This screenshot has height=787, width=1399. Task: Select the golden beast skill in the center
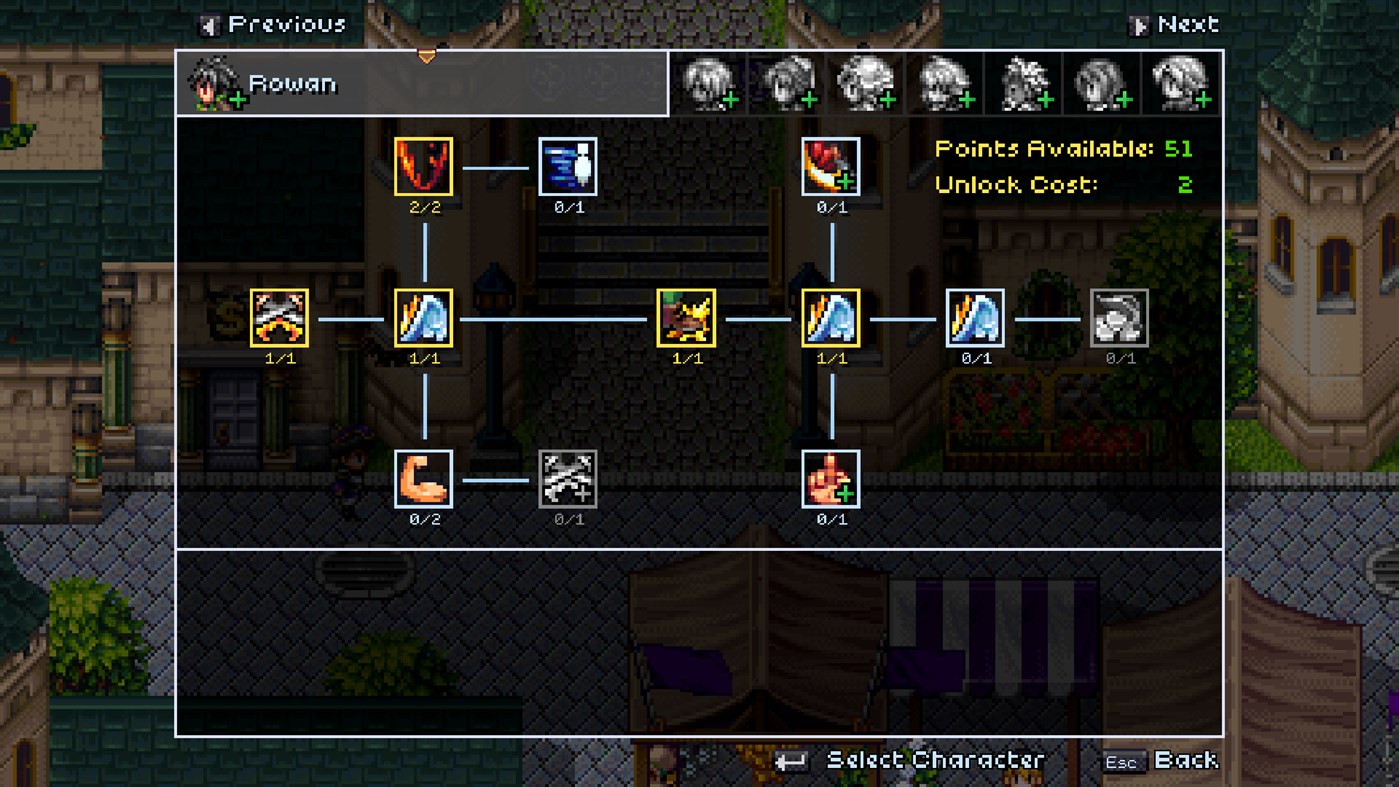pos(686,318)
